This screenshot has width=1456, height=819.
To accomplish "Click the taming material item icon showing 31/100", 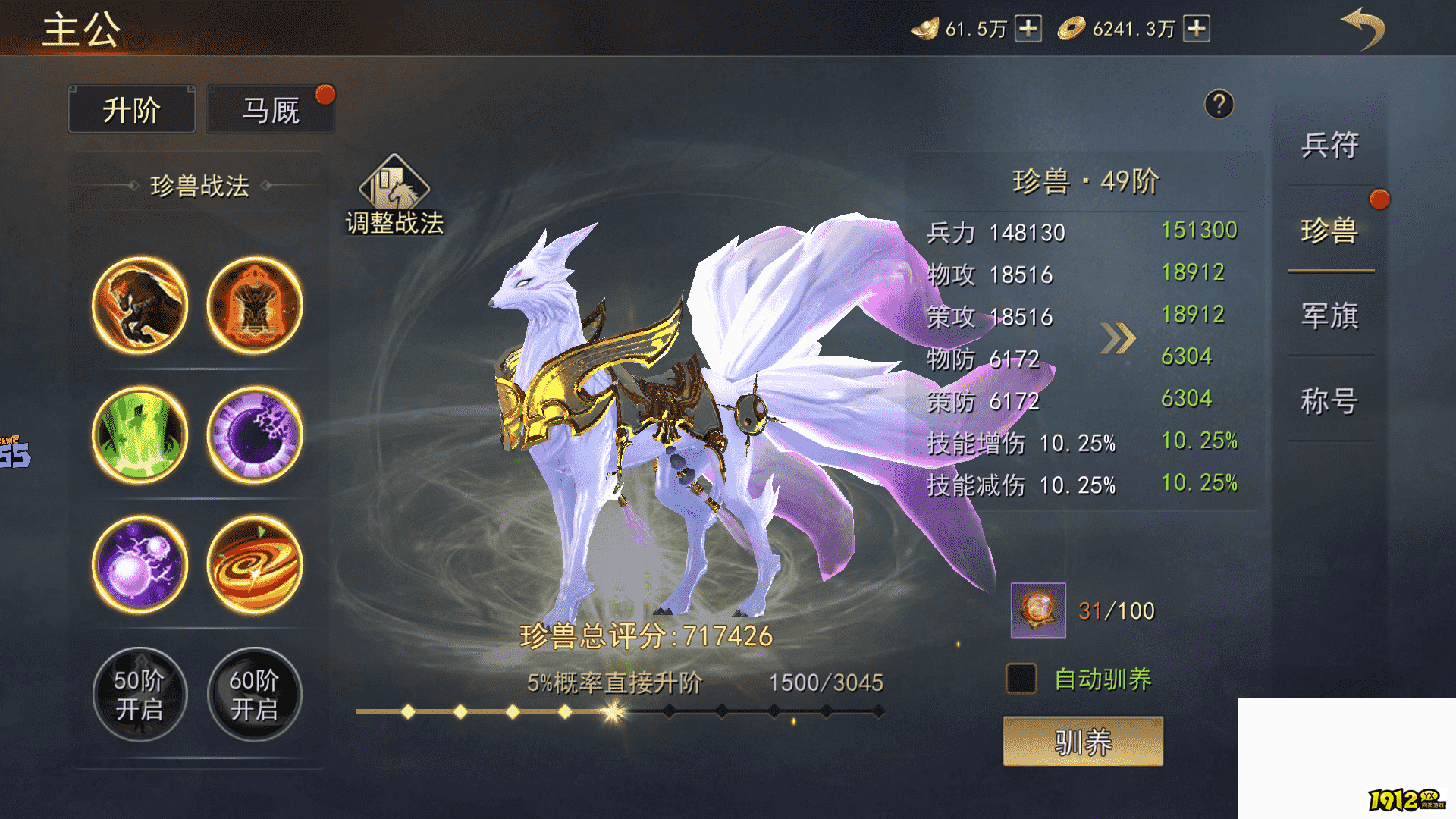I will point(1037,611).
